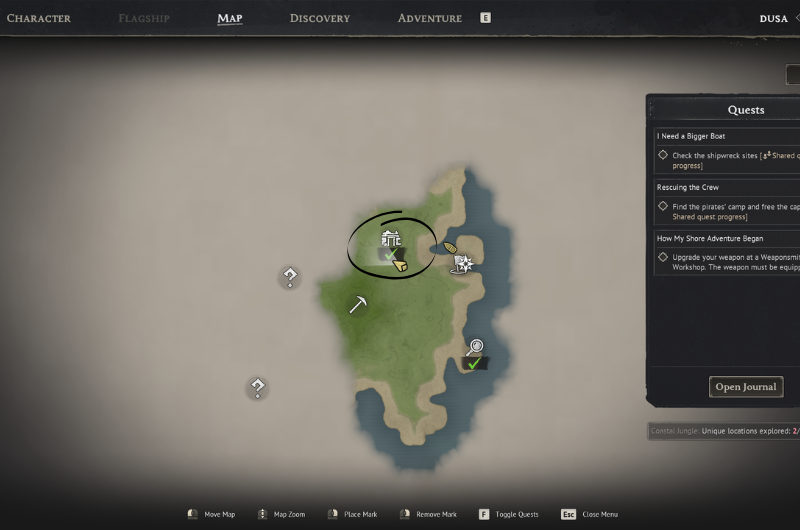The height and width of the screenshot is (530, 800).
Task: Select the Map tab
Action: (230, 18)
